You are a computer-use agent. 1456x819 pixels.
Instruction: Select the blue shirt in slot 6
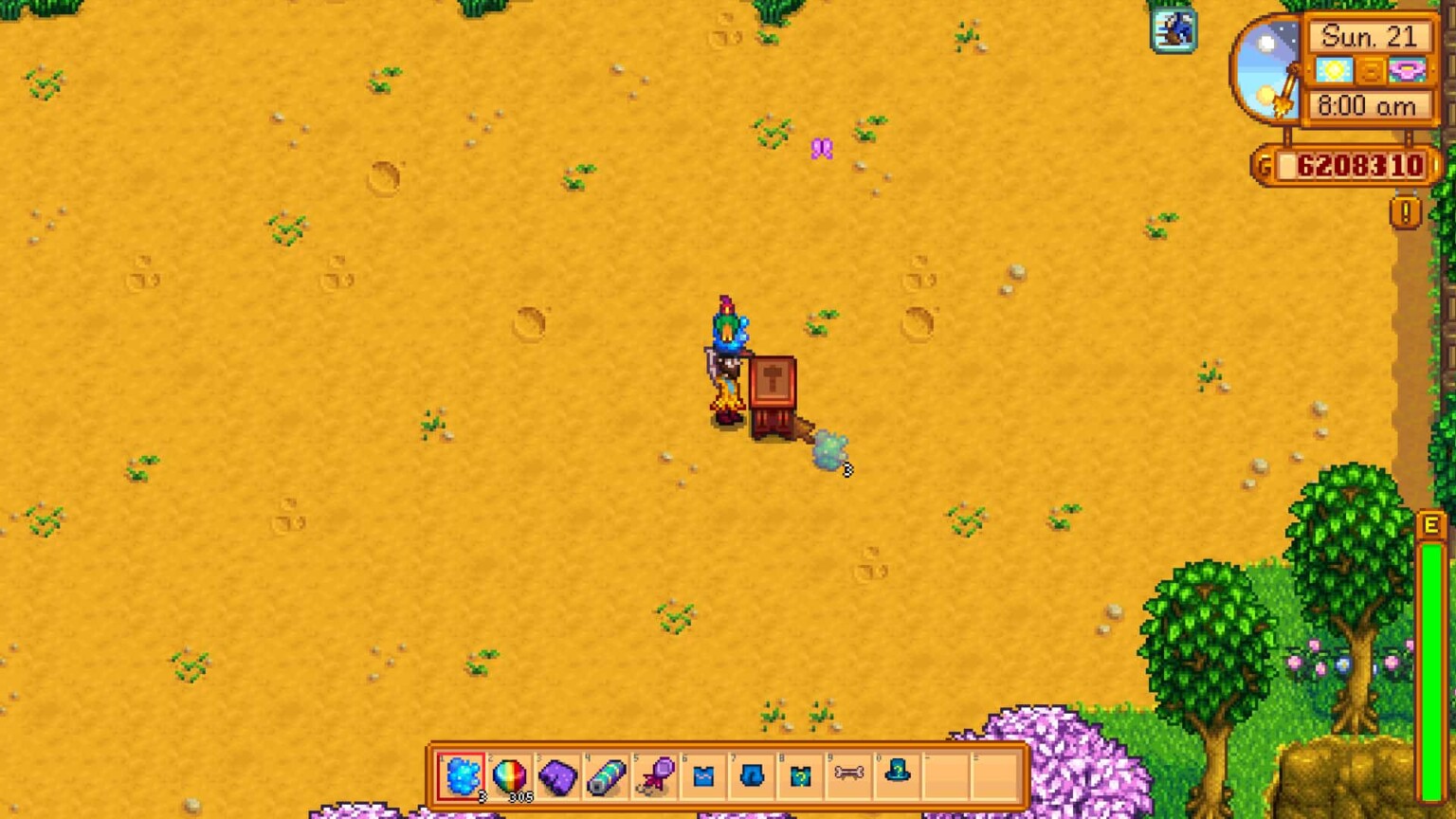[703, 777]
